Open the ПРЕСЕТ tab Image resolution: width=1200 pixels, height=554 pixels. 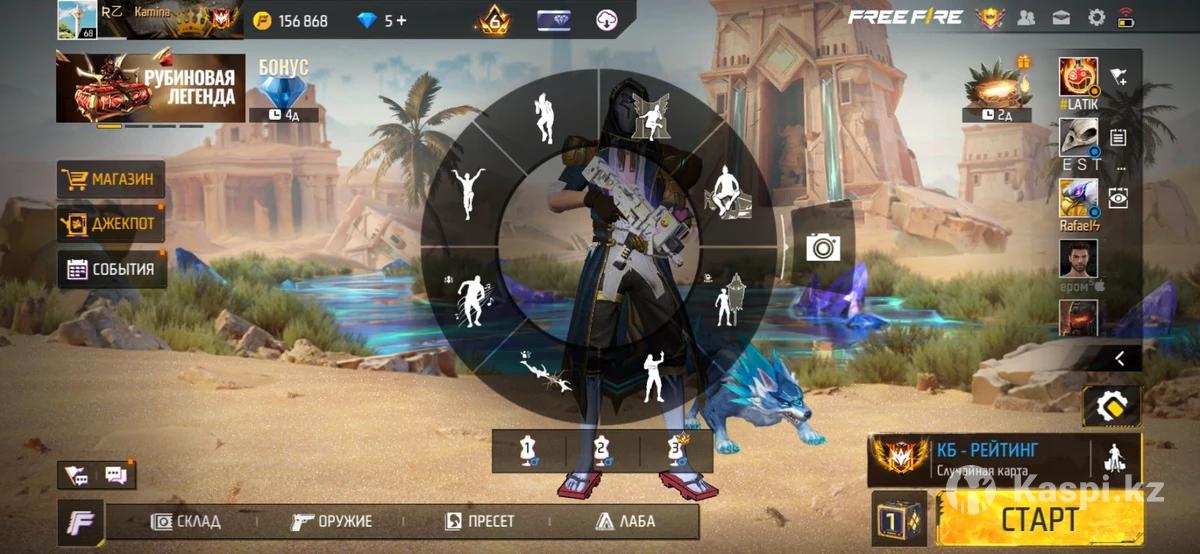[480, 521]
